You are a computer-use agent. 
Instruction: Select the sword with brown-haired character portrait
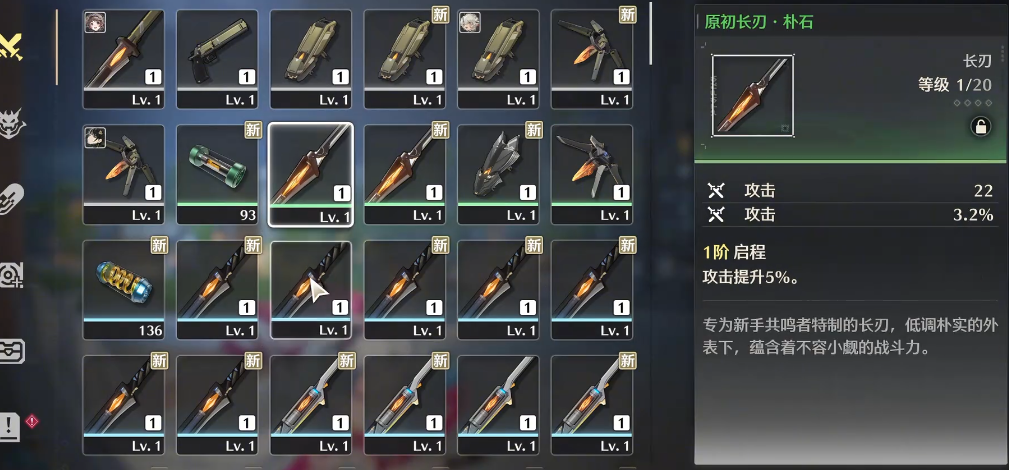click(123, 58)
